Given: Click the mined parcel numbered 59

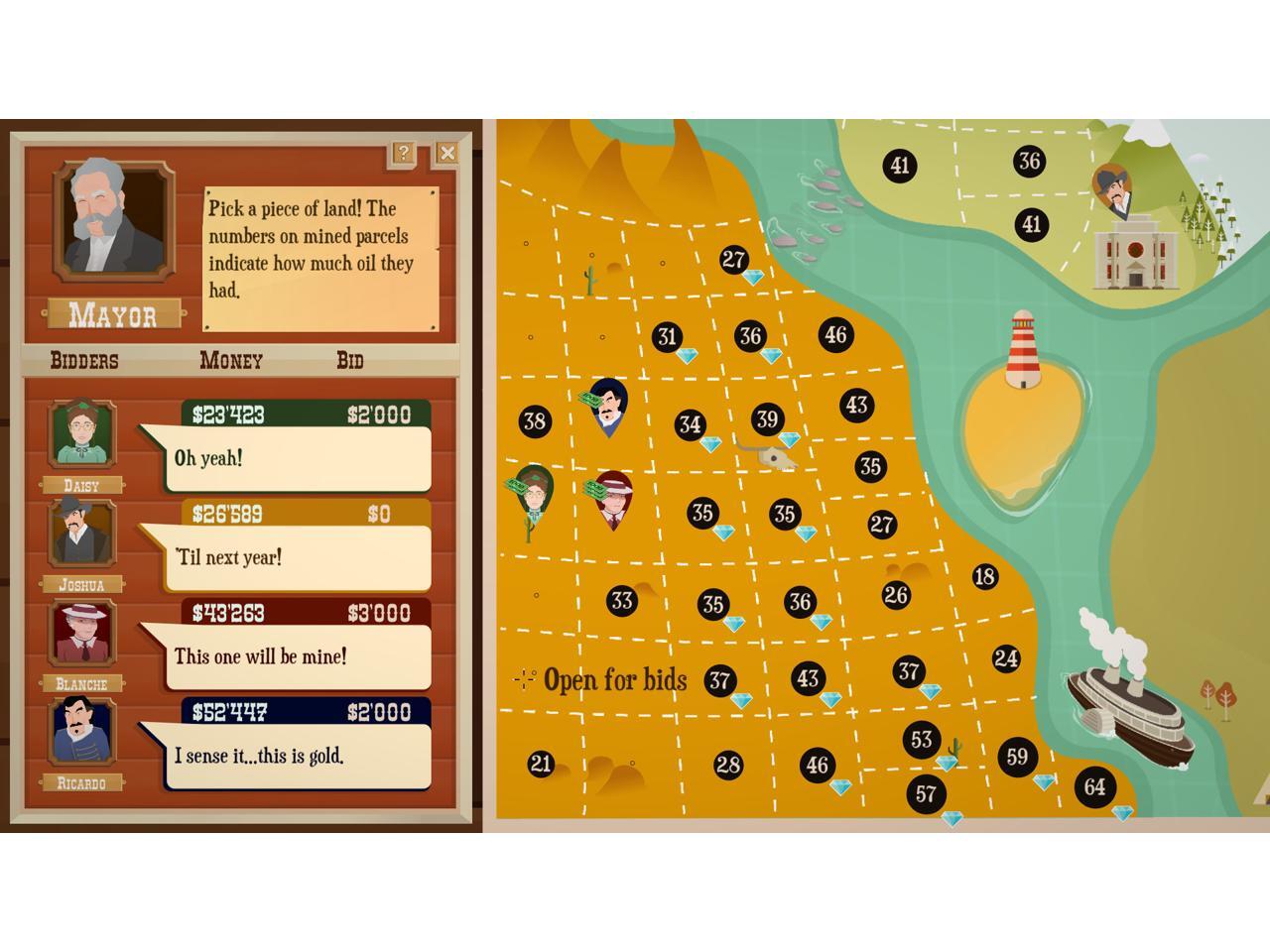Looking at the screenshot, I should coord(1017,758).
